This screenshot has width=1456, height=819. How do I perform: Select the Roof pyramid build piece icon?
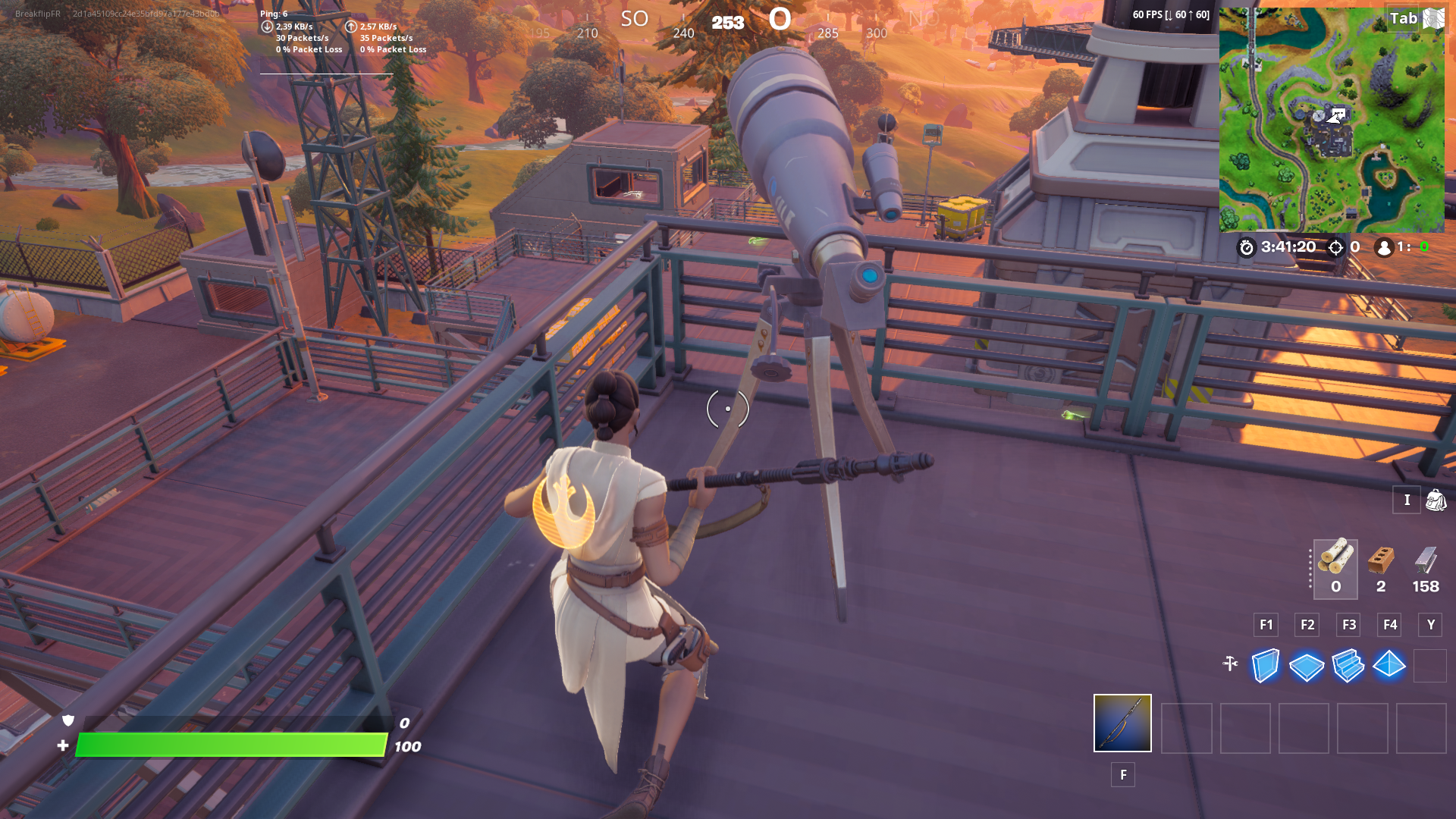pos(1389,666)
